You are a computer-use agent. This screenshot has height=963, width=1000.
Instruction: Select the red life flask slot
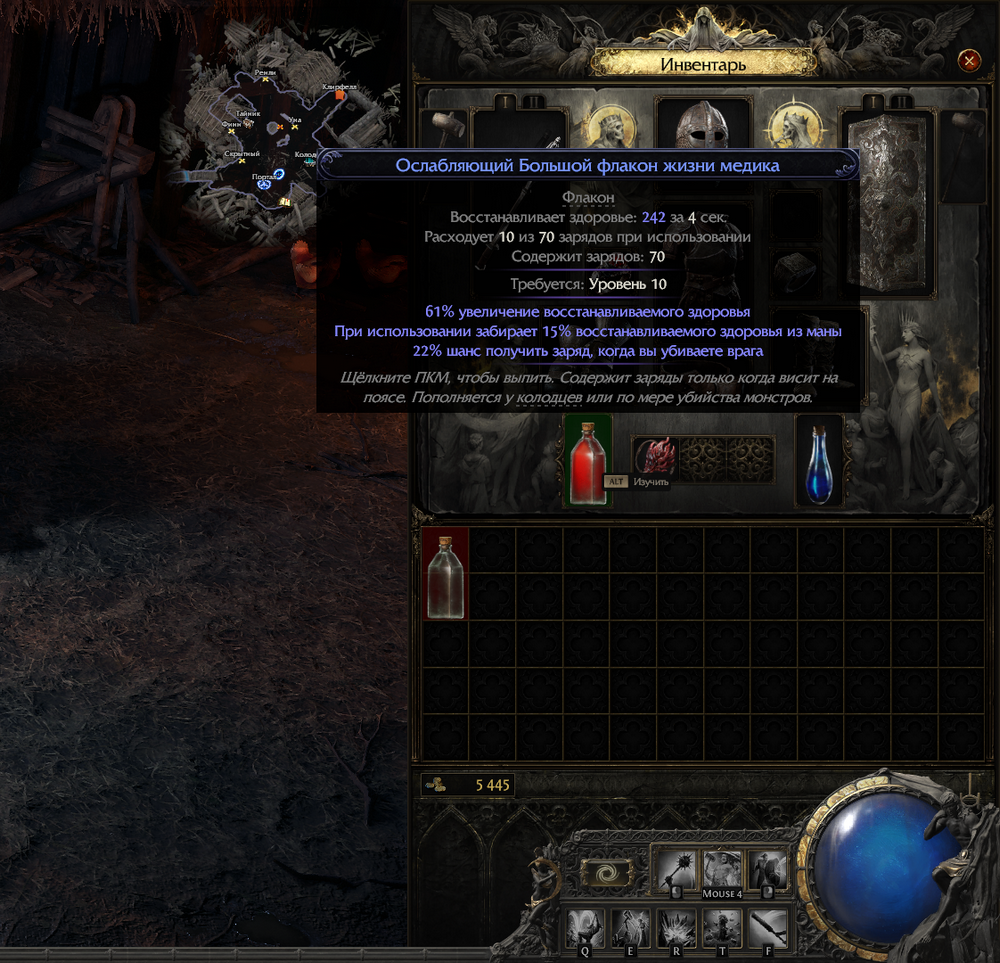pos(588,461)
